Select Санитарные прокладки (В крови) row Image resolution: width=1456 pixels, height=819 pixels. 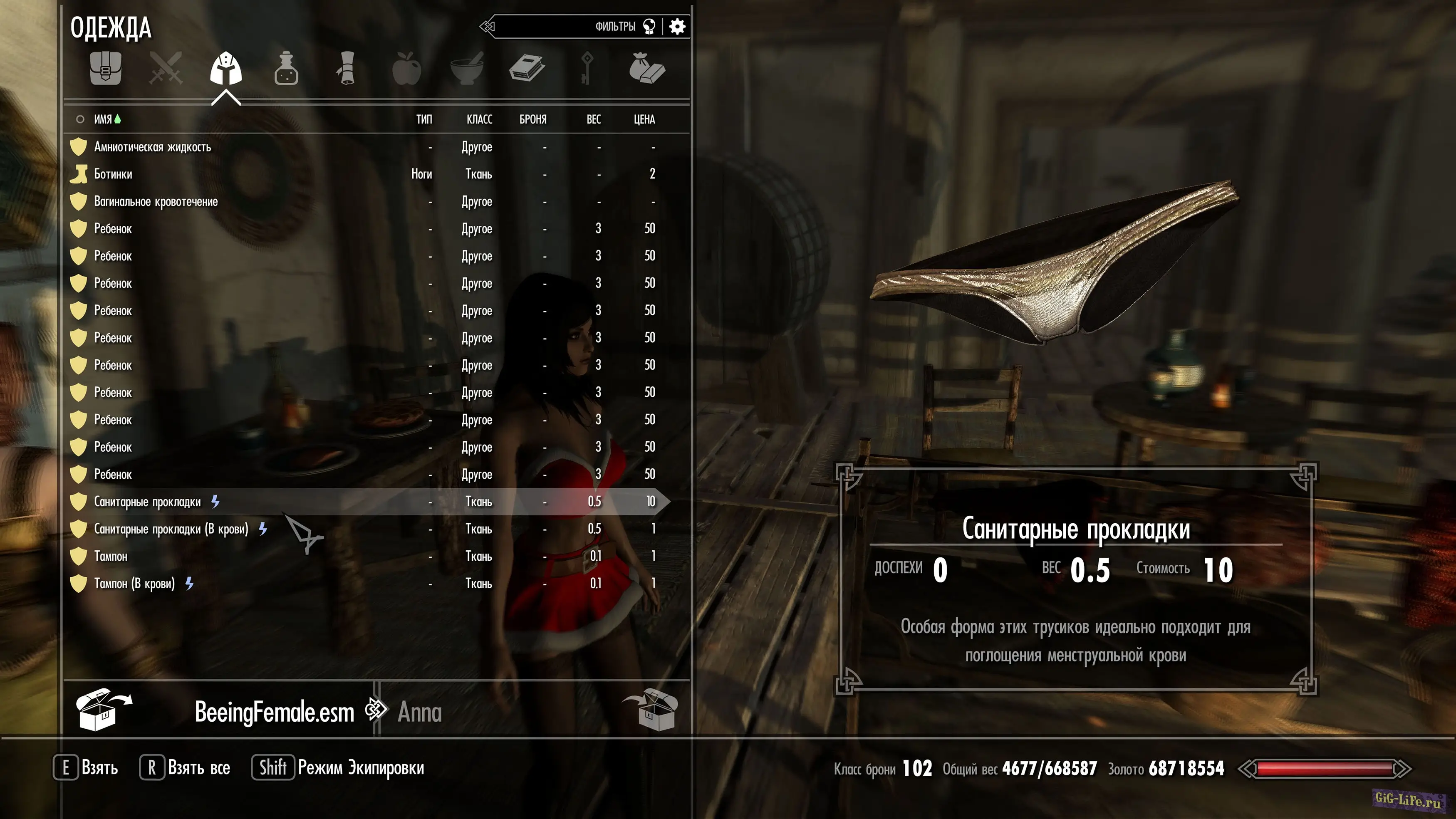(x=171, y=529)
